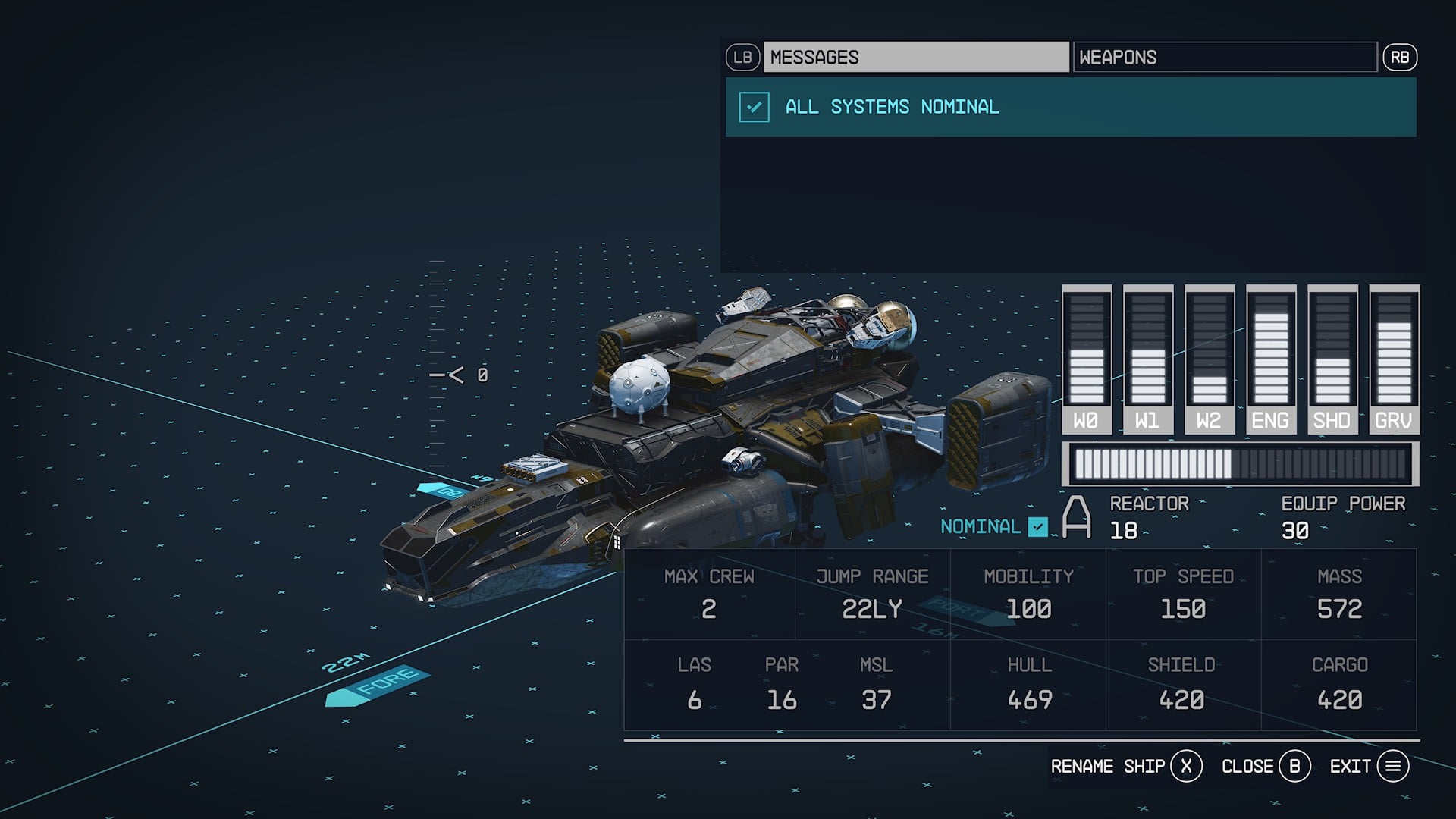Select the GRV grav drive power bar
Image resolution: width=1456 pixels, height=819 pixels.
[x=1394, y=358]
